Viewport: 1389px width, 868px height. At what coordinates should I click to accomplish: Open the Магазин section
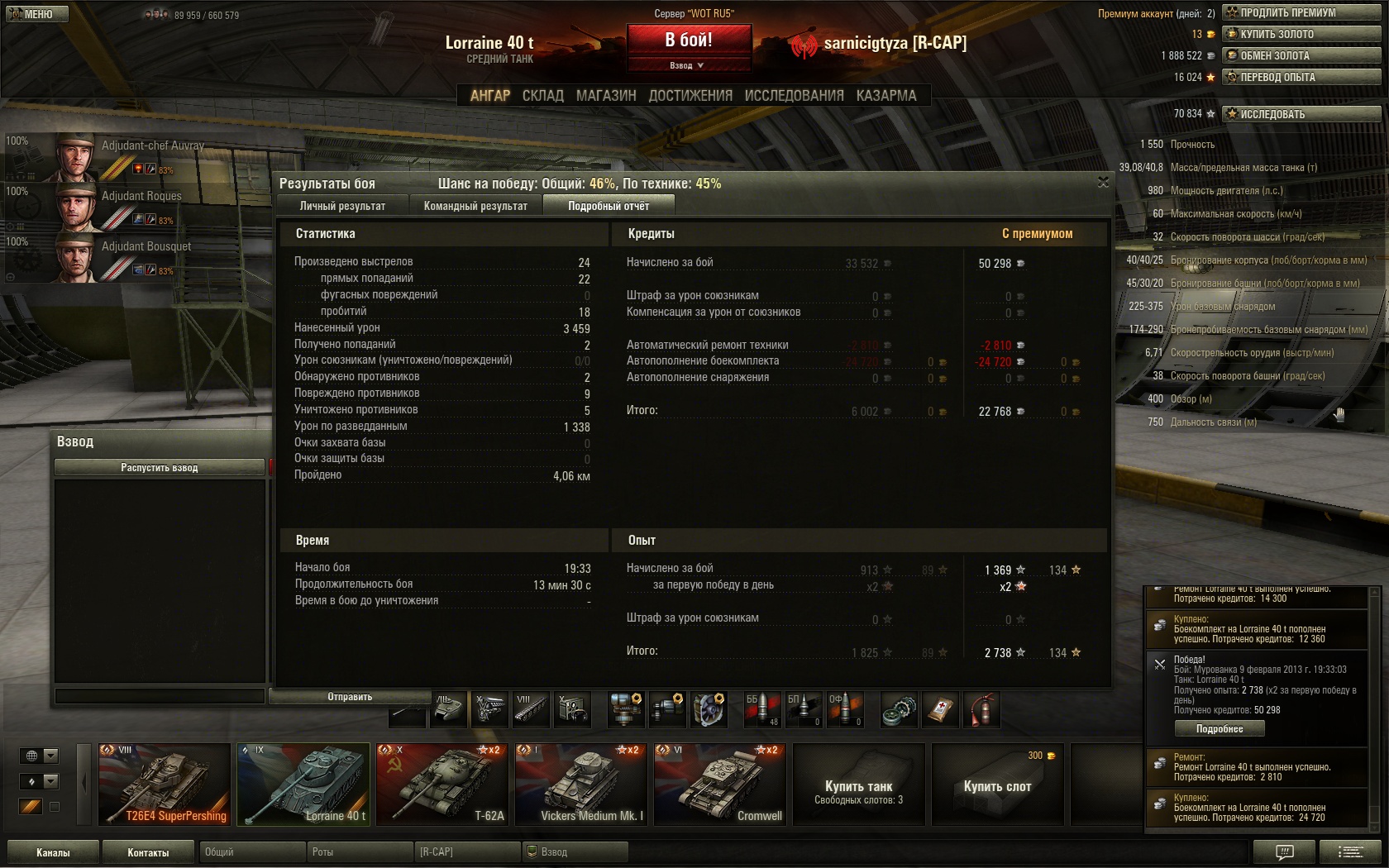(606, 96)
